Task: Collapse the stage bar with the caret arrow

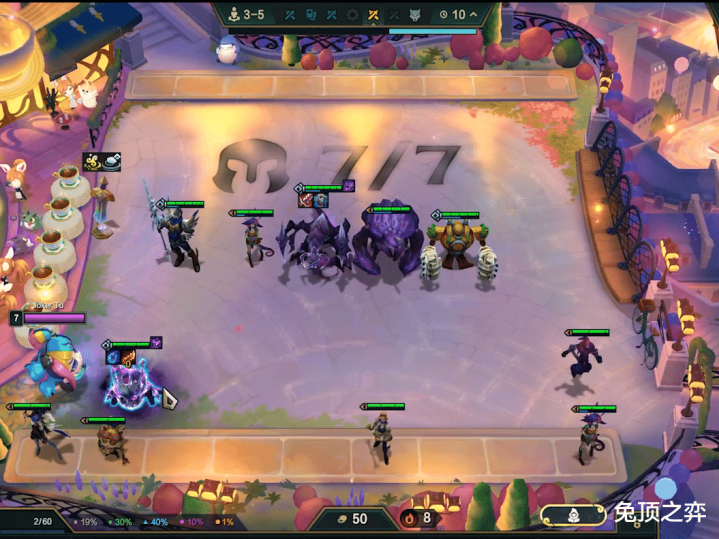Action: tap(474, 15)
